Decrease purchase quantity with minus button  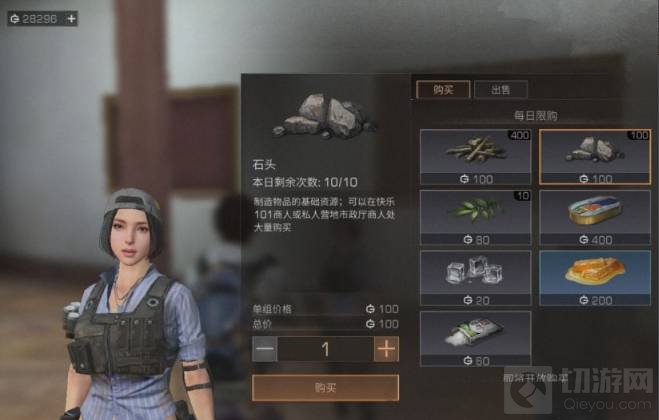click(x=265, y=349)
